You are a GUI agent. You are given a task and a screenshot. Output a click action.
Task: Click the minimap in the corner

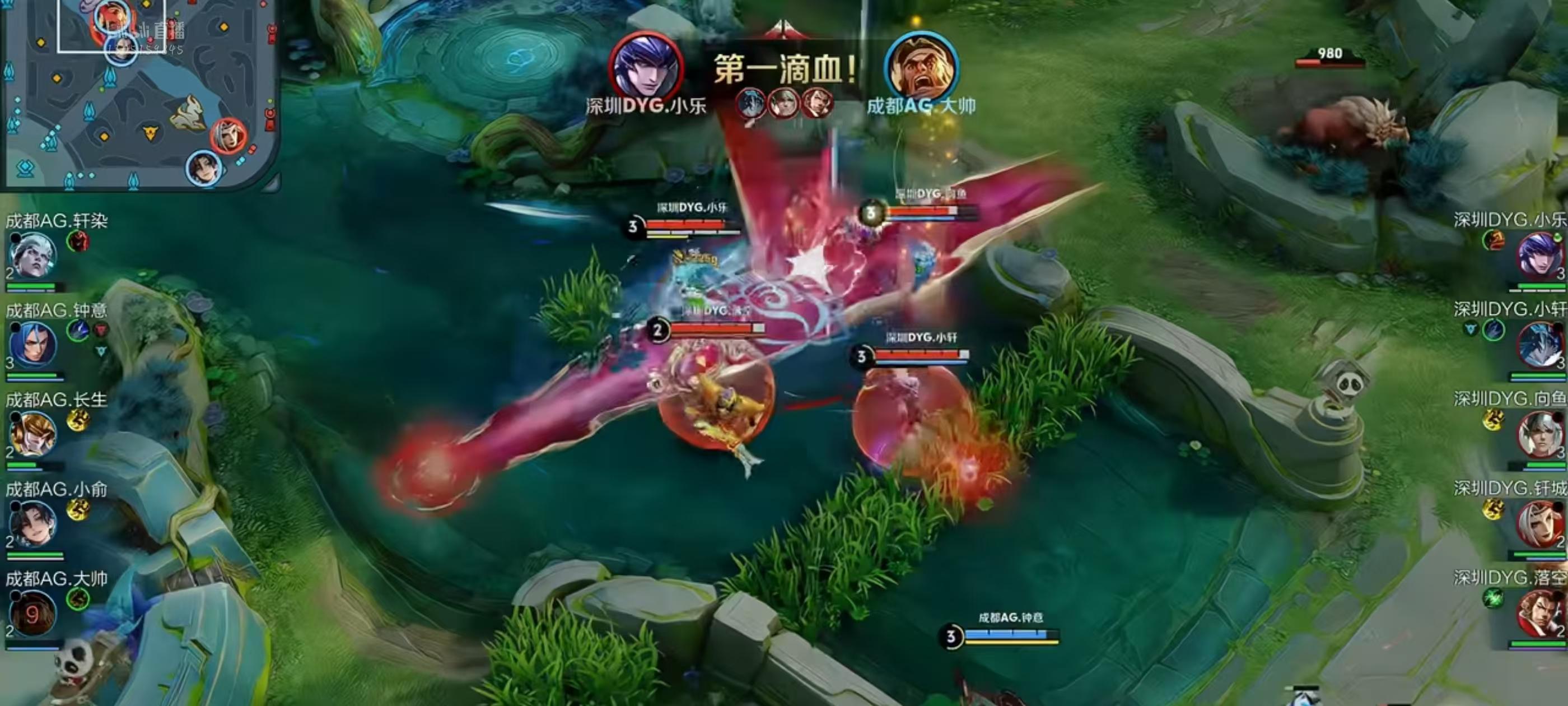click(140, 95)
